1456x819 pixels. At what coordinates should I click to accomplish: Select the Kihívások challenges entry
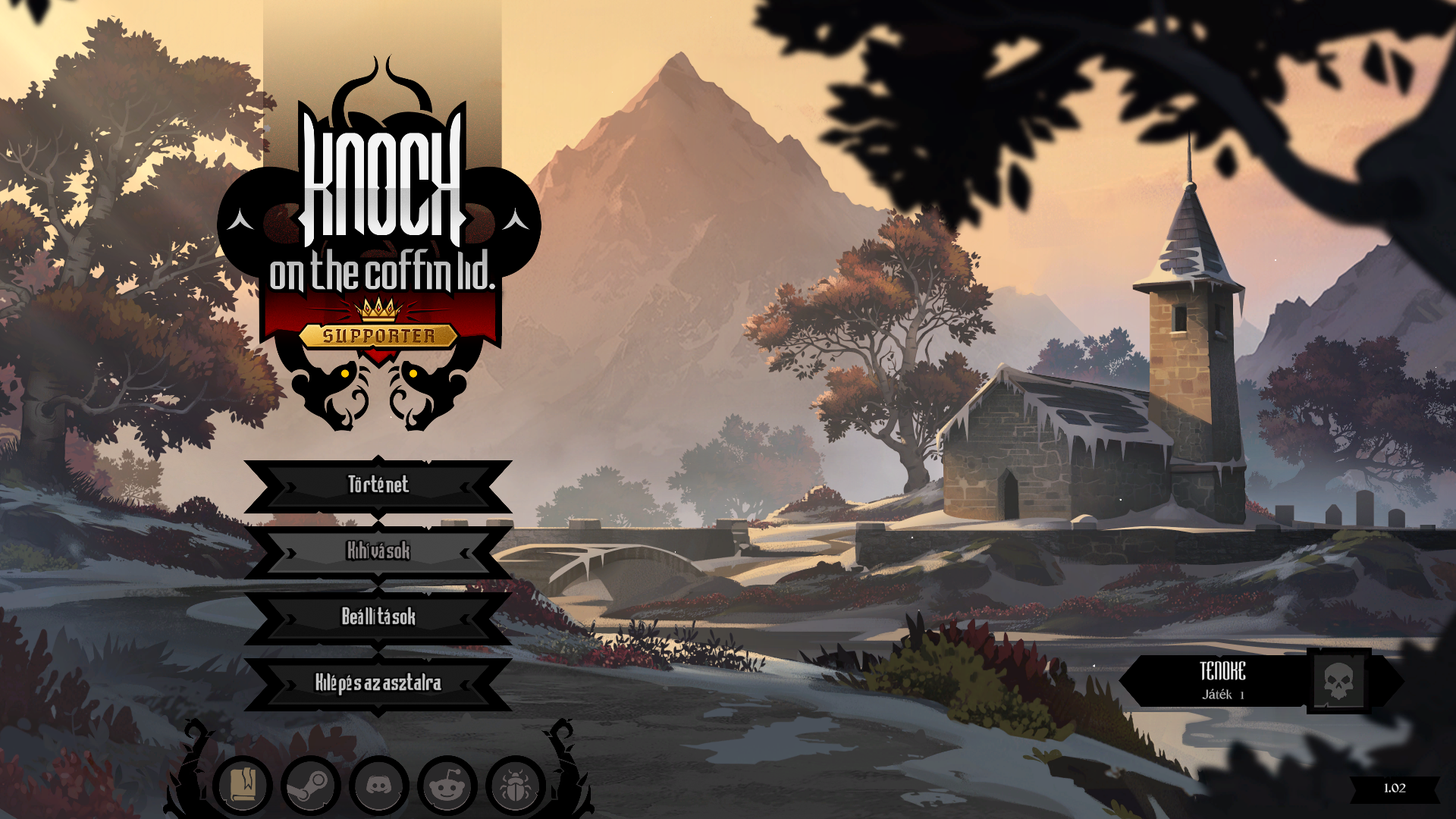click(378, 551)
